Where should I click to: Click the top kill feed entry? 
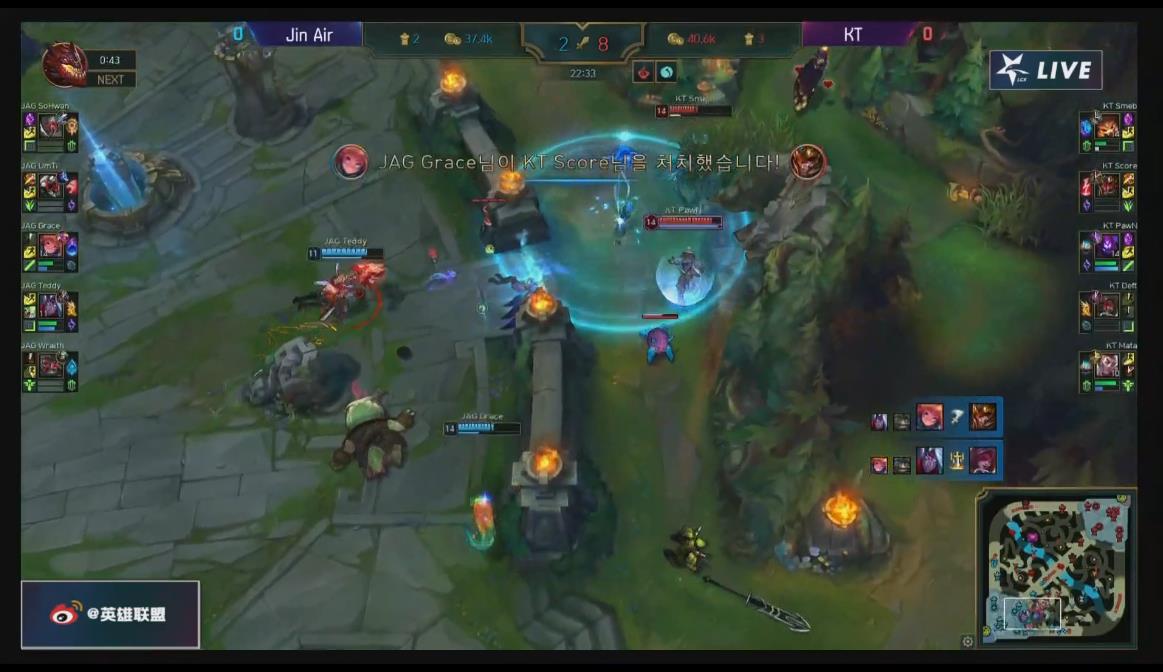pos(935,418)
